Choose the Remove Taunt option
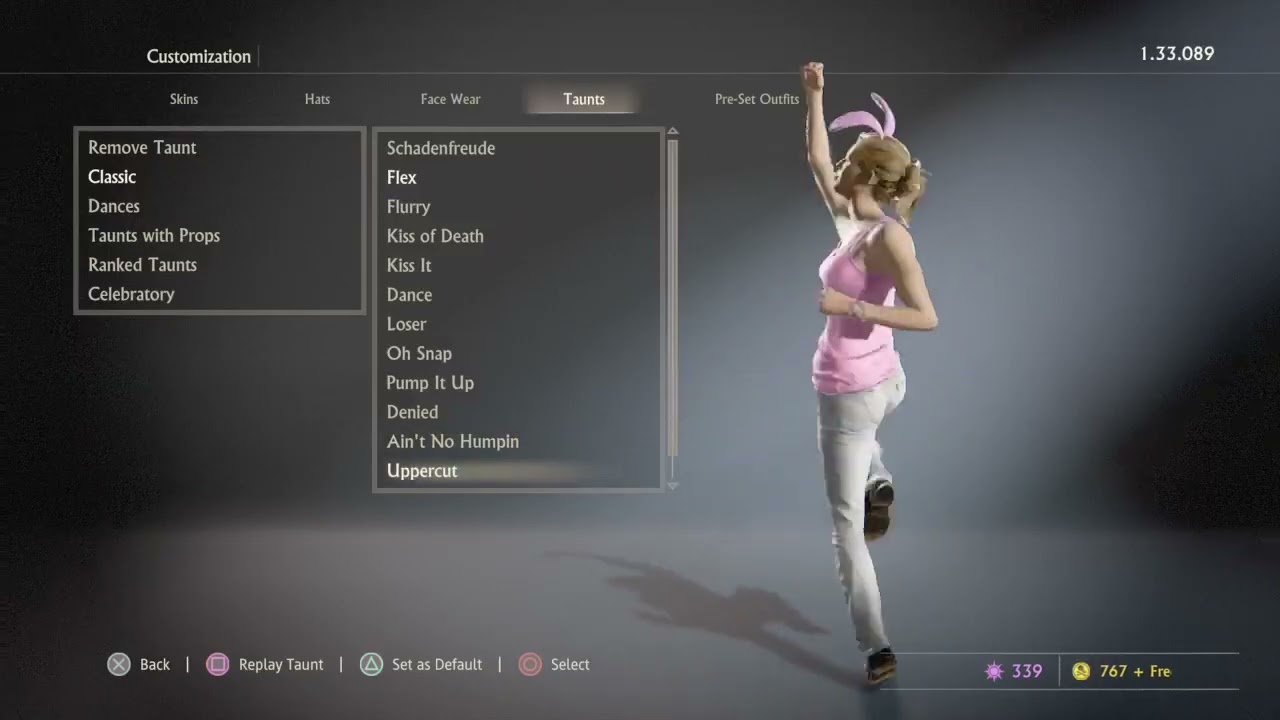 click(142, 148)
